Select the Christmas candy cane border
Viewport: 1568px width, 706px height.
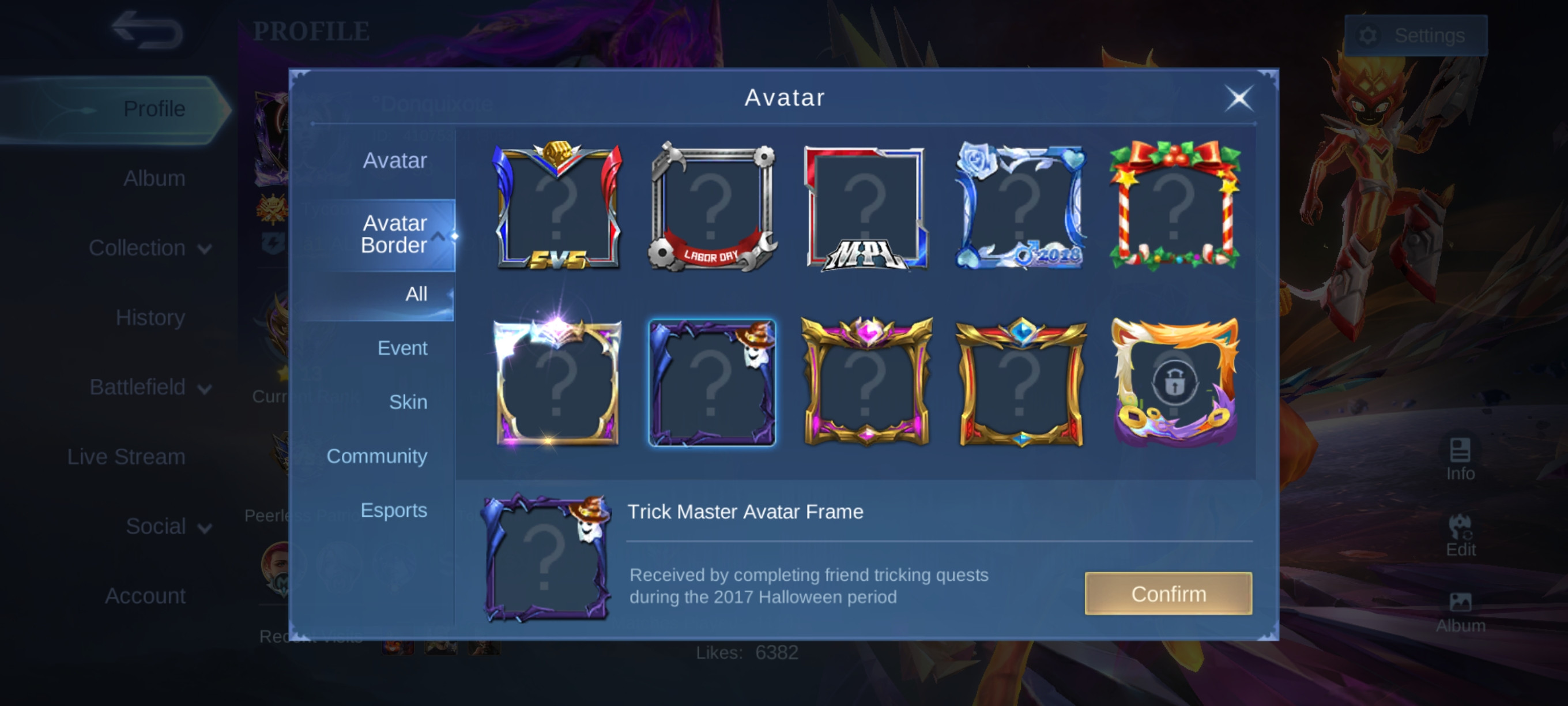coord(1174,206)
